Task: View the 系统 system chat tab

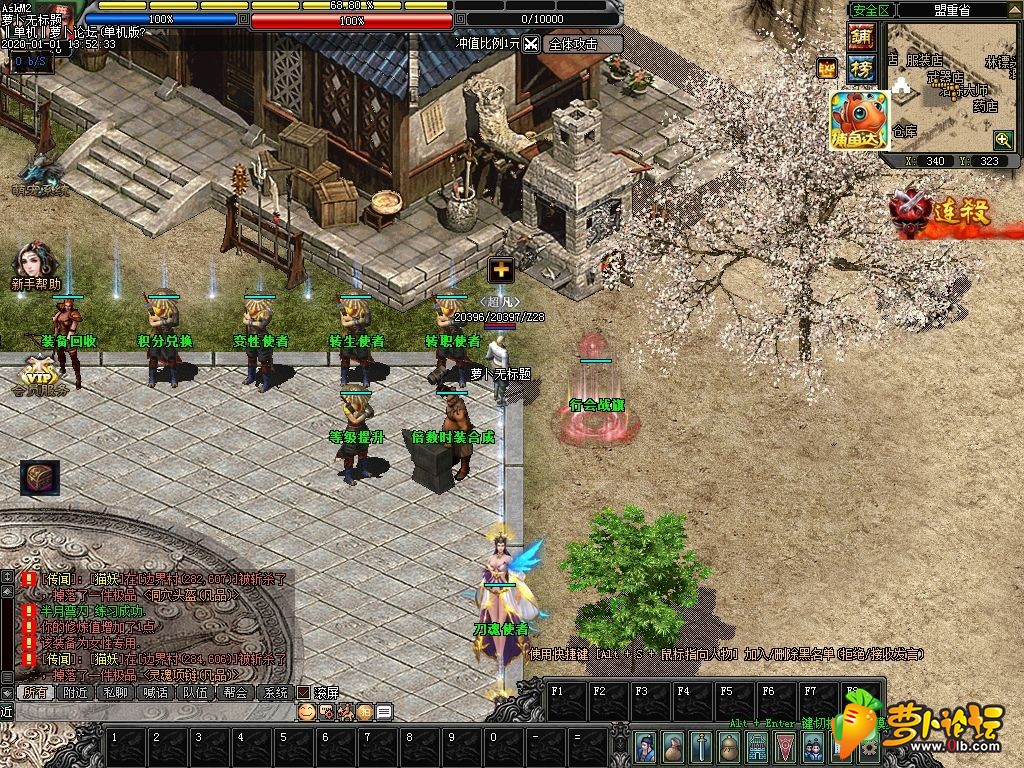Action: (x=275, y=692)
